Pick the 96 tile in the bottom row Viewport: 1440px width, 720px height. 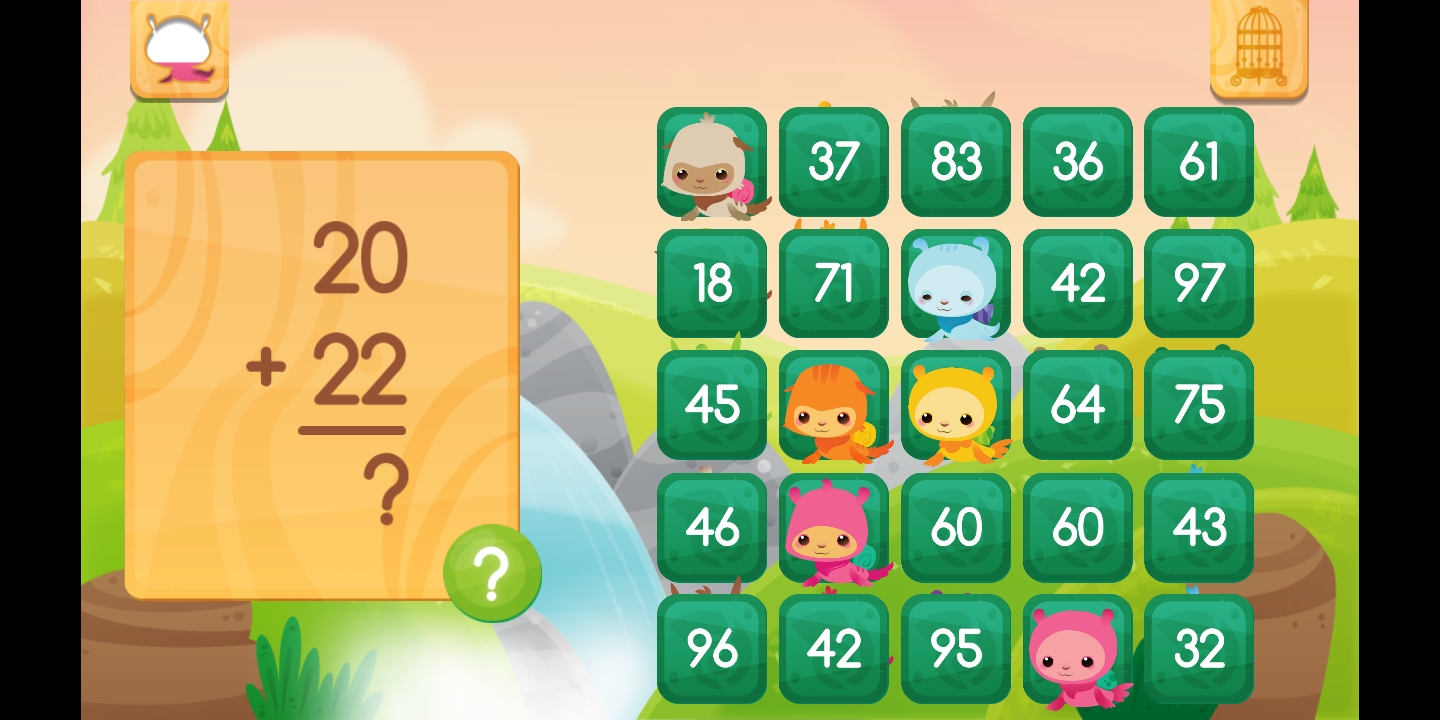click(711, 648)
